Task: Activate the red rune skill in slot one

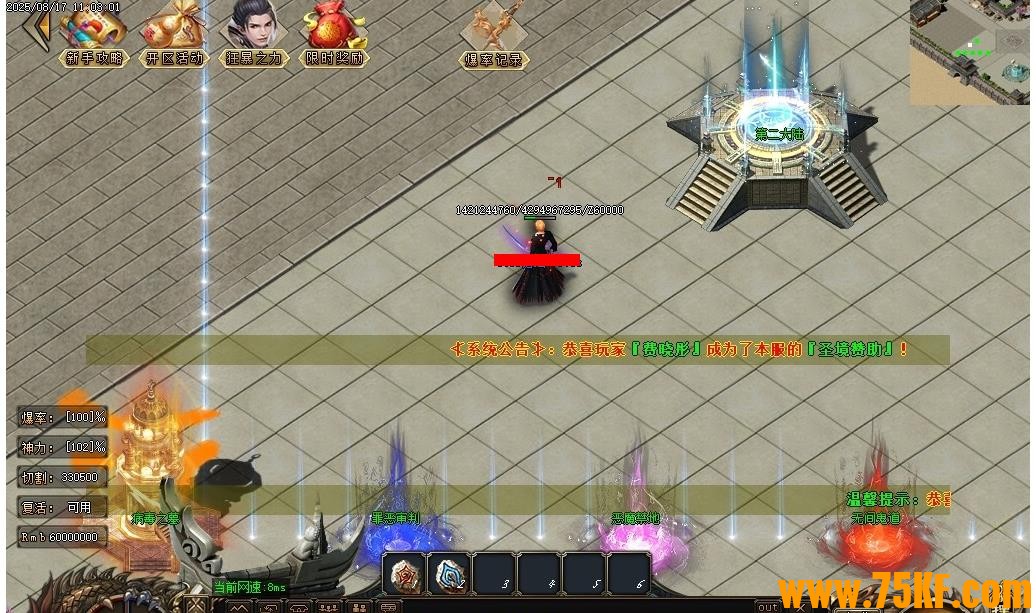Action: 403,574
